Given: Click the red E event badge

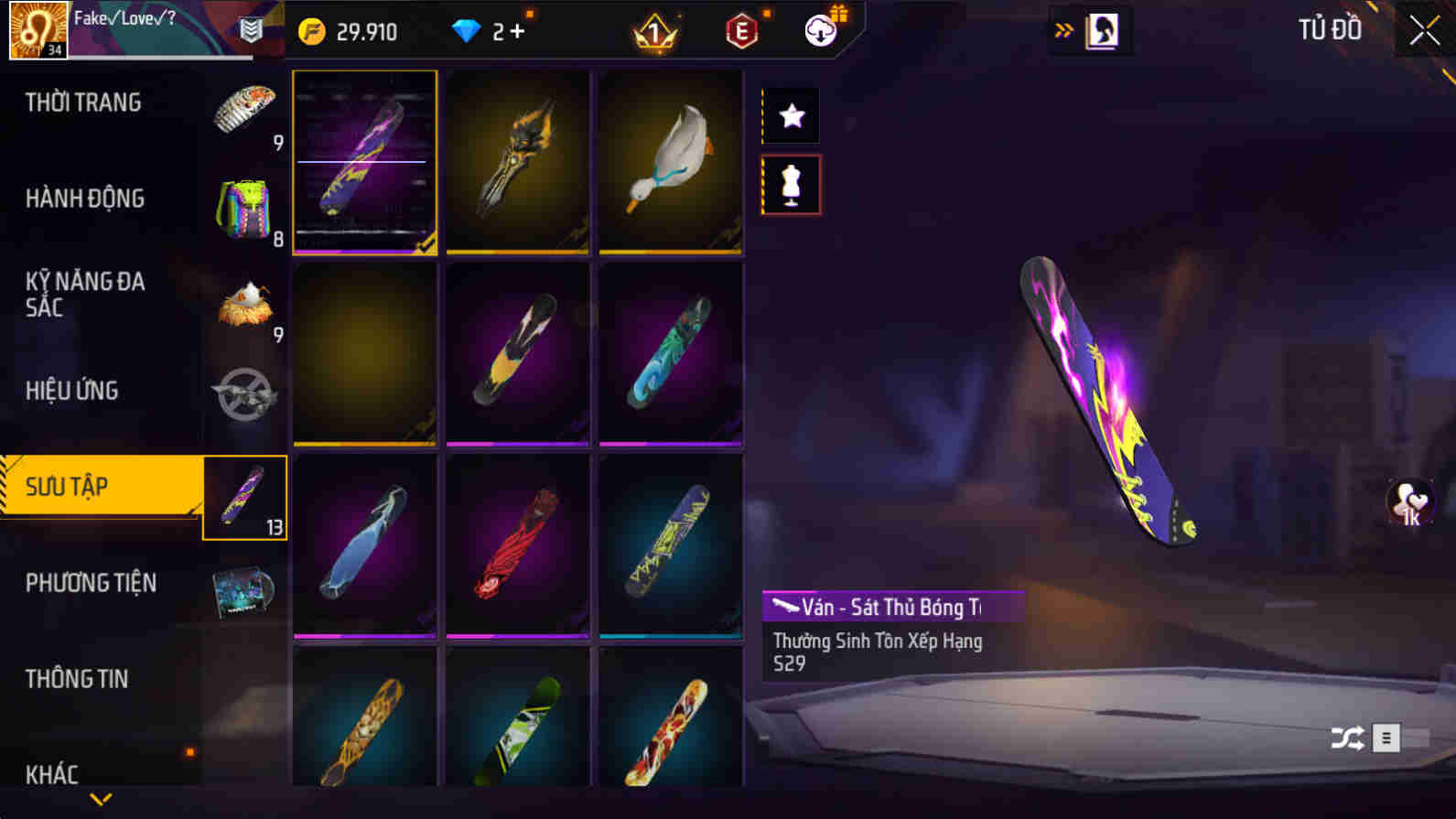Looking at the screenshot, I should pos(741,29).
